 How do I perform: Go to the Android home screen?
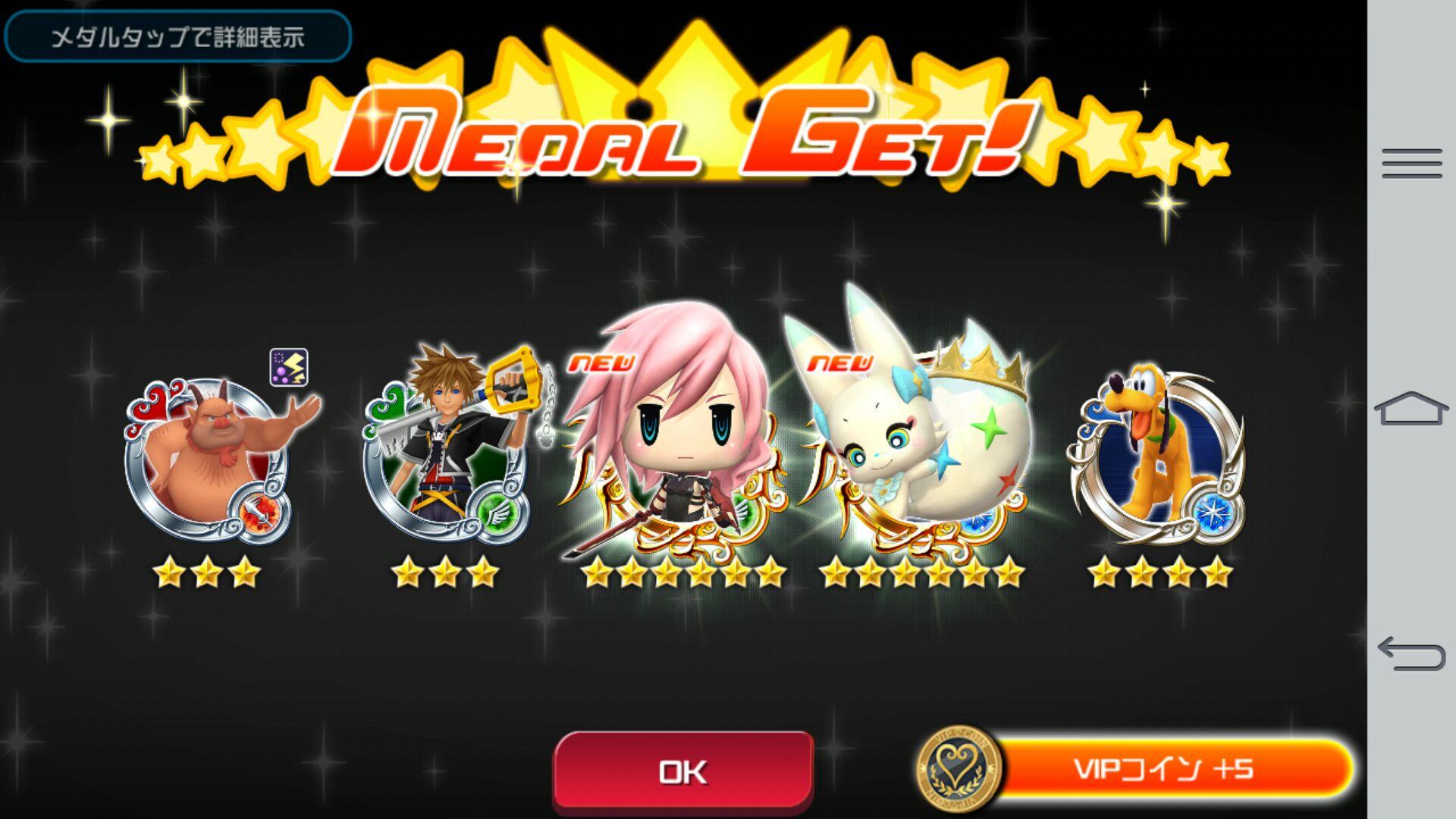(x=1411, y=409)
